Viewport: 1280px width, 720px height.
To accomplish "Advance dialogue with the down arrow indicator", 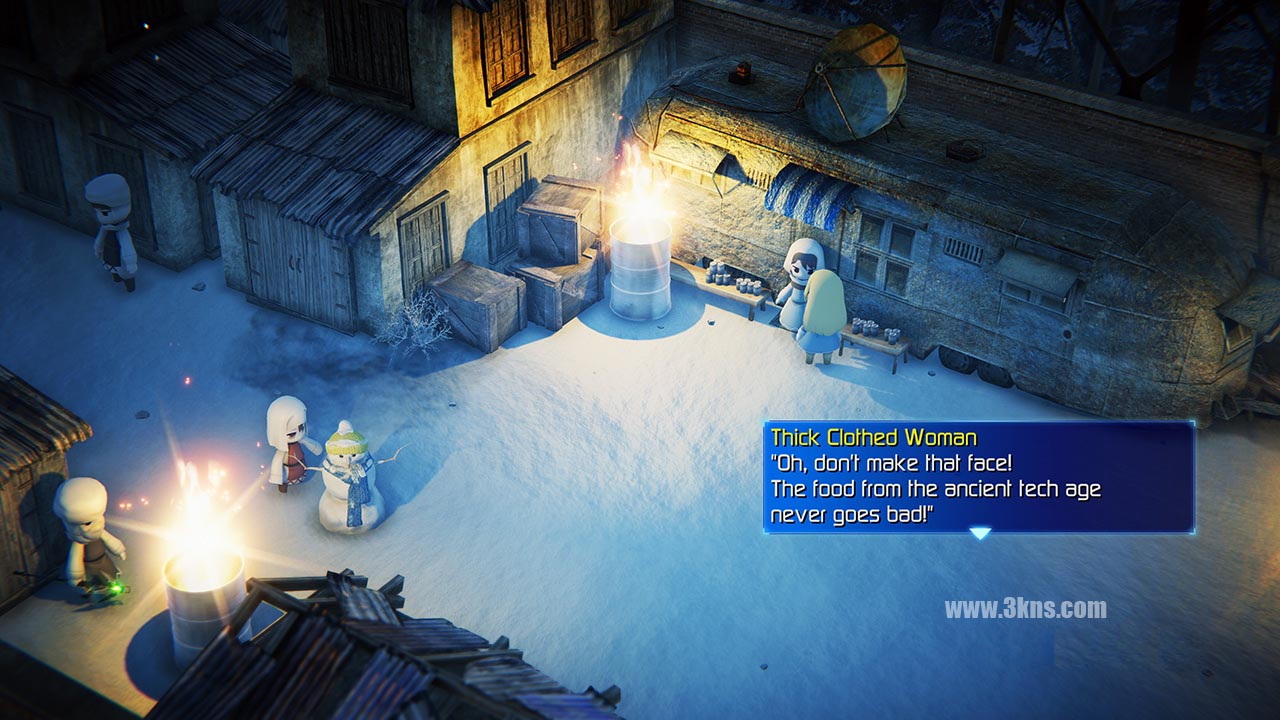I will point(980,533).
